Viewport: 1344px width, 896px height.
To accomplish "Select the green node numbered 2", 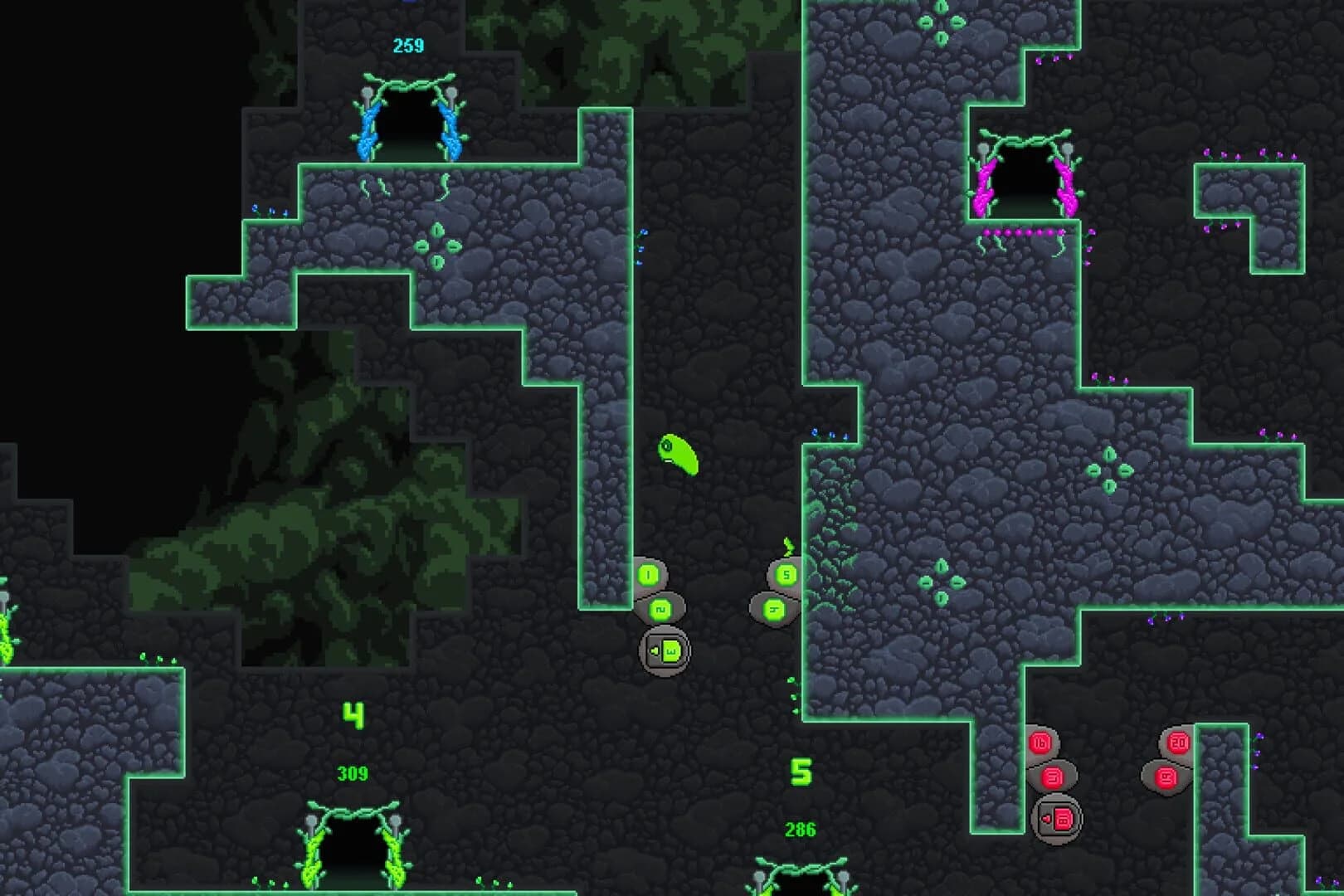I will [660, 609].
